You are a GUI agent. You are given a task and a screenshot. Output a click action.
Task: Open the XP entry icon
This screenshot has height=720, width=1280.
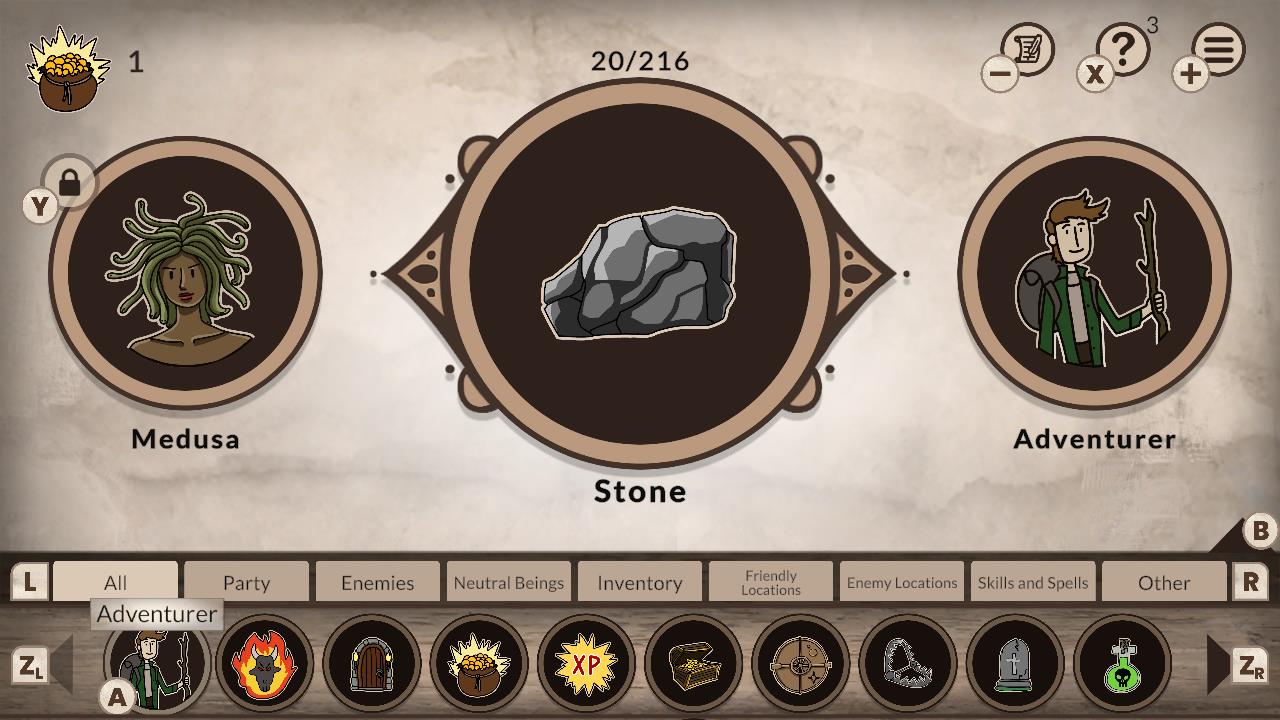point(587,663)
